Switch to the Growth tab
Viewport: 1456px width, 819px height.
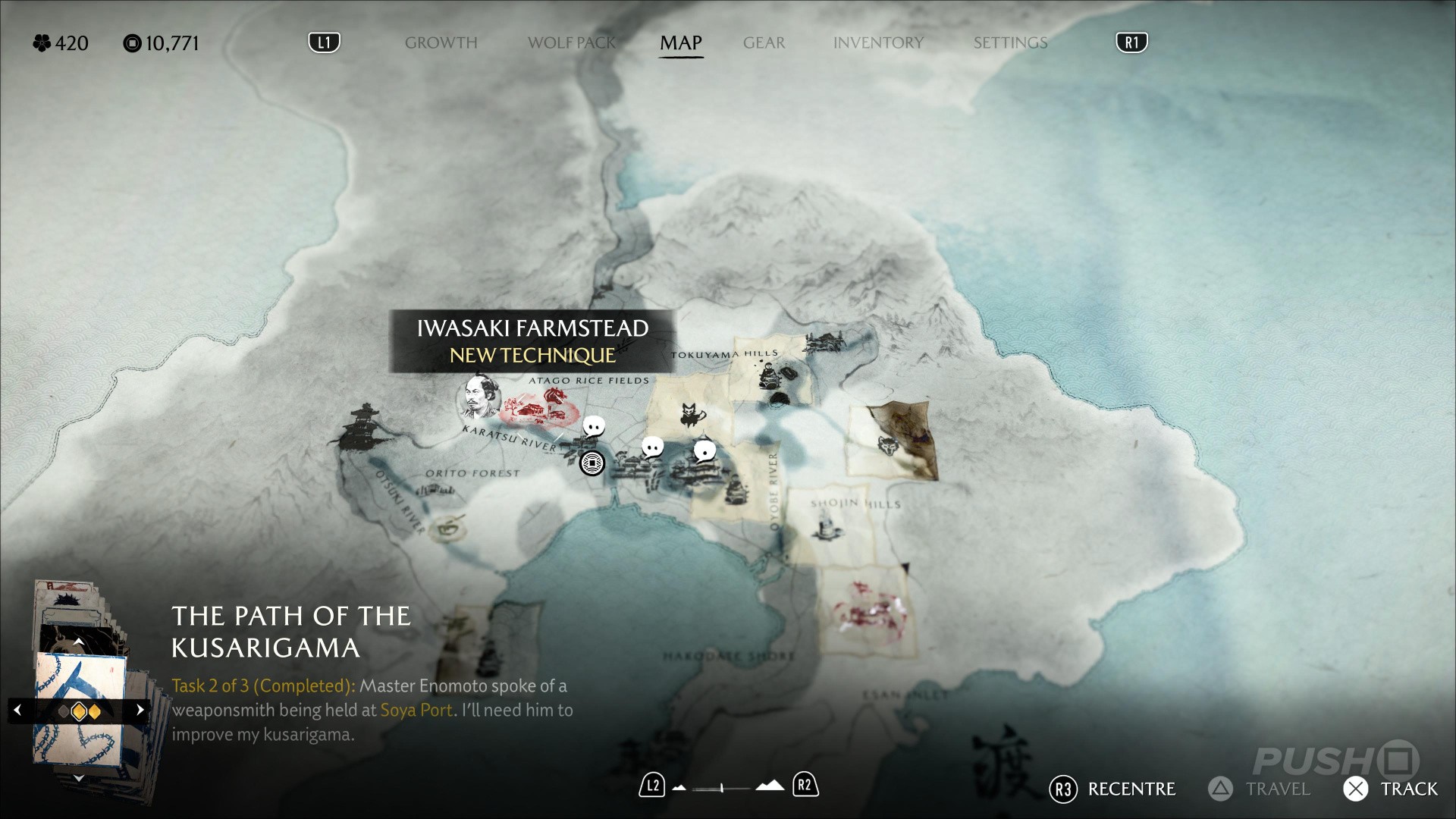coord(441,43)
